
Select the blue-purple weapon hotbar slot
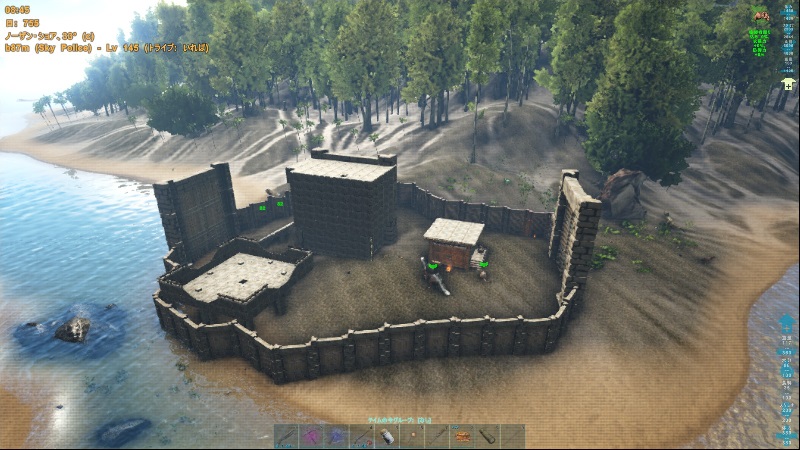(x=337, y=436)
